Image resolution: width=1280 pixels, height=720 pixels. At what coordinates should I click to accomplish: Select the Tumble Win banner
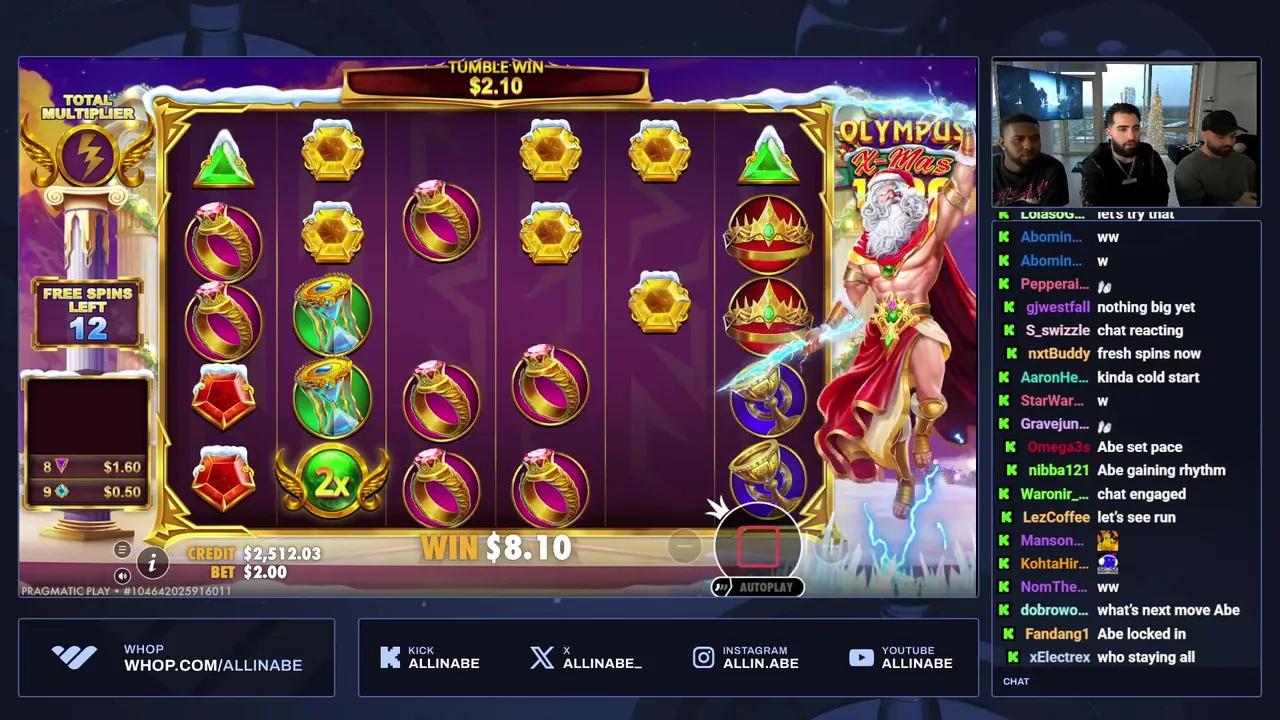(x=495, y=80)
